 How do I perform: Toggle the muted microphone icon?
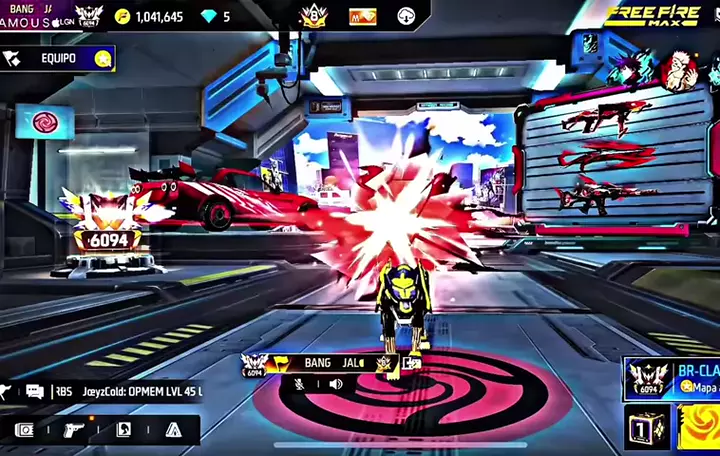pos(300,383)
